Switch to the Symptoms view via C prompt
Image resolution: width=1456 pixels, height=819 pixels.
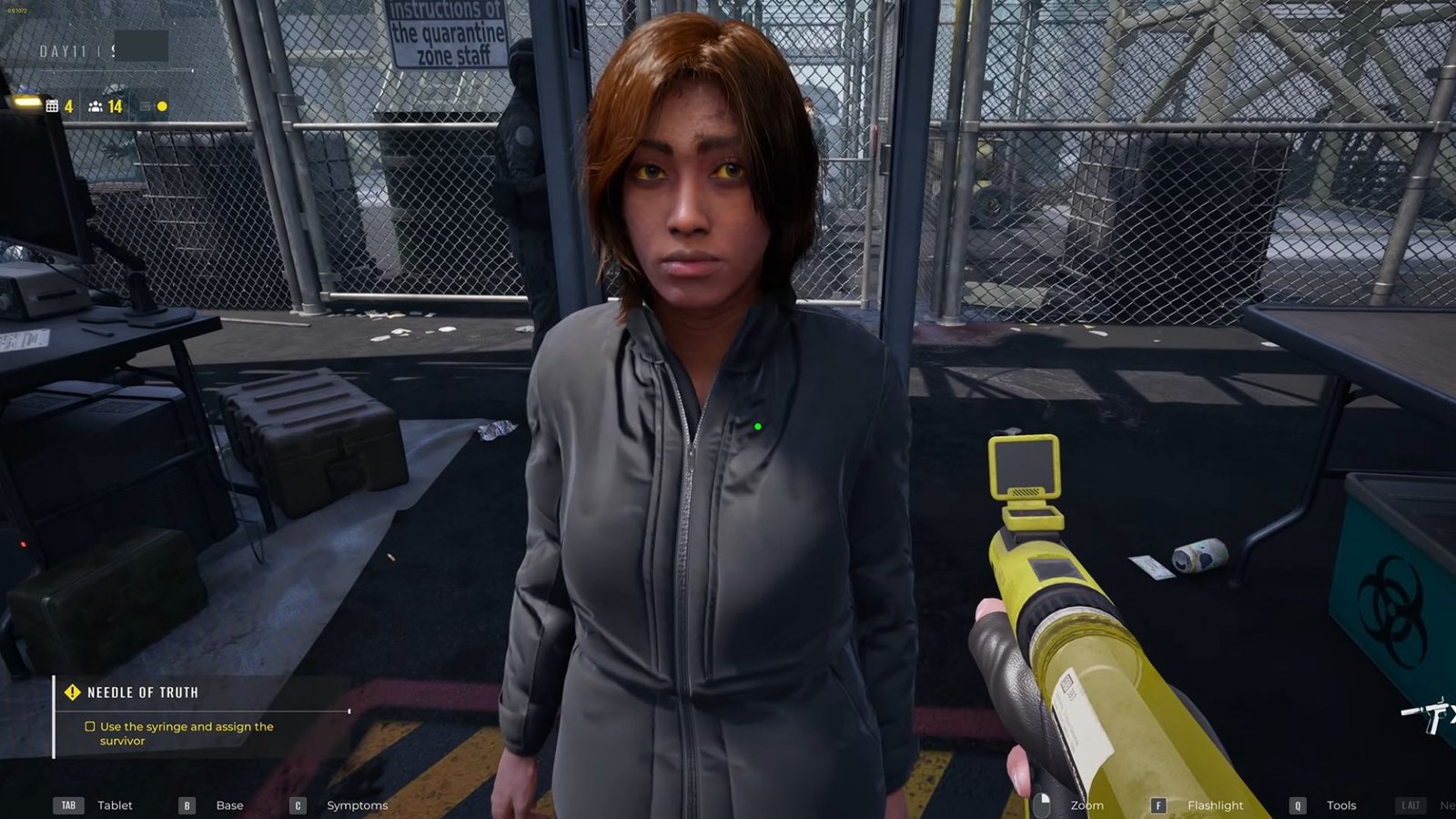click(x=296, y=805)
